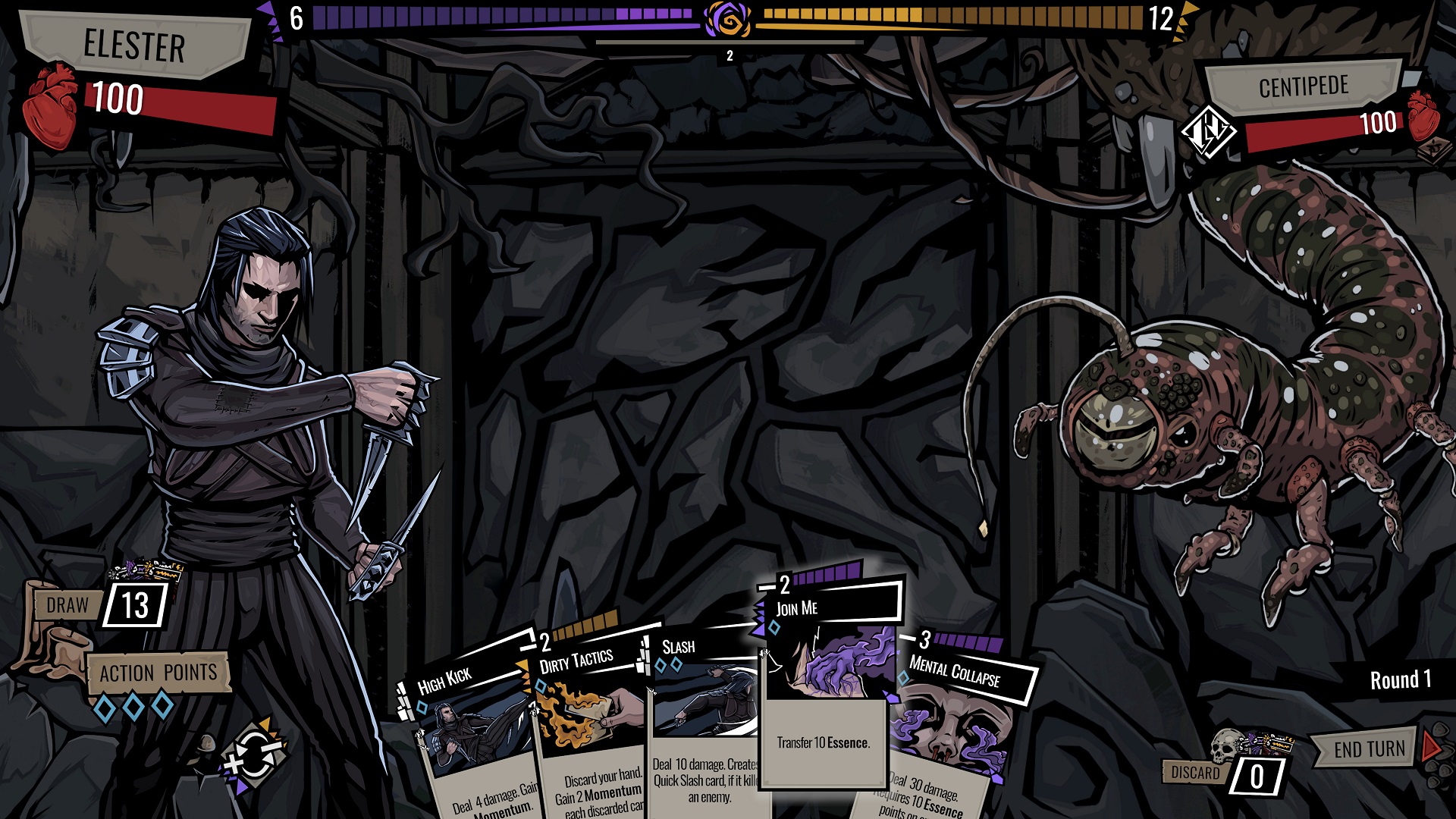
Task: Pick the Join Me card
Action: pos(825,682)
